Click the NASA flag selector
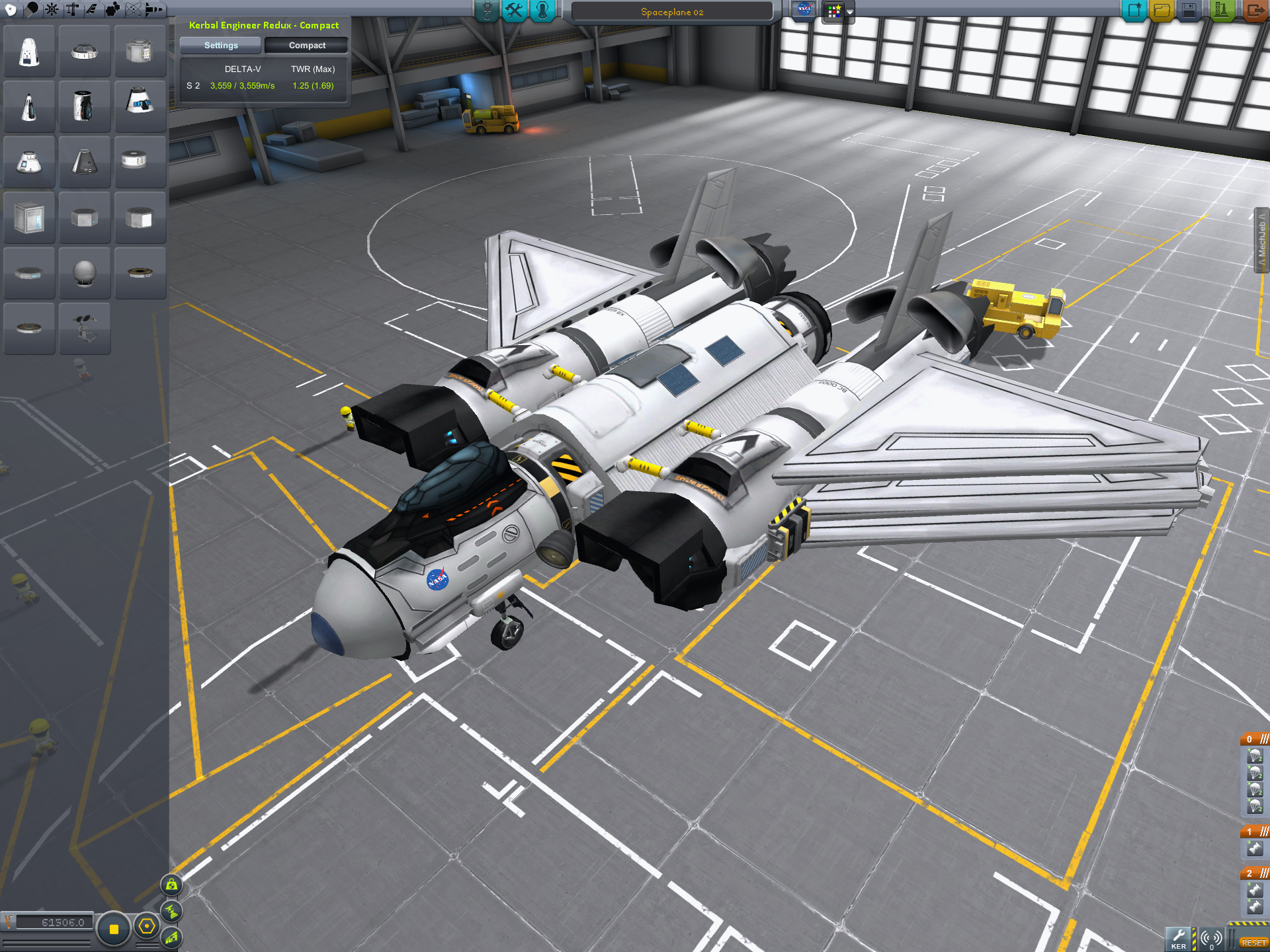1270x952 pixels. pyautogui.click(x=804, y=11)
